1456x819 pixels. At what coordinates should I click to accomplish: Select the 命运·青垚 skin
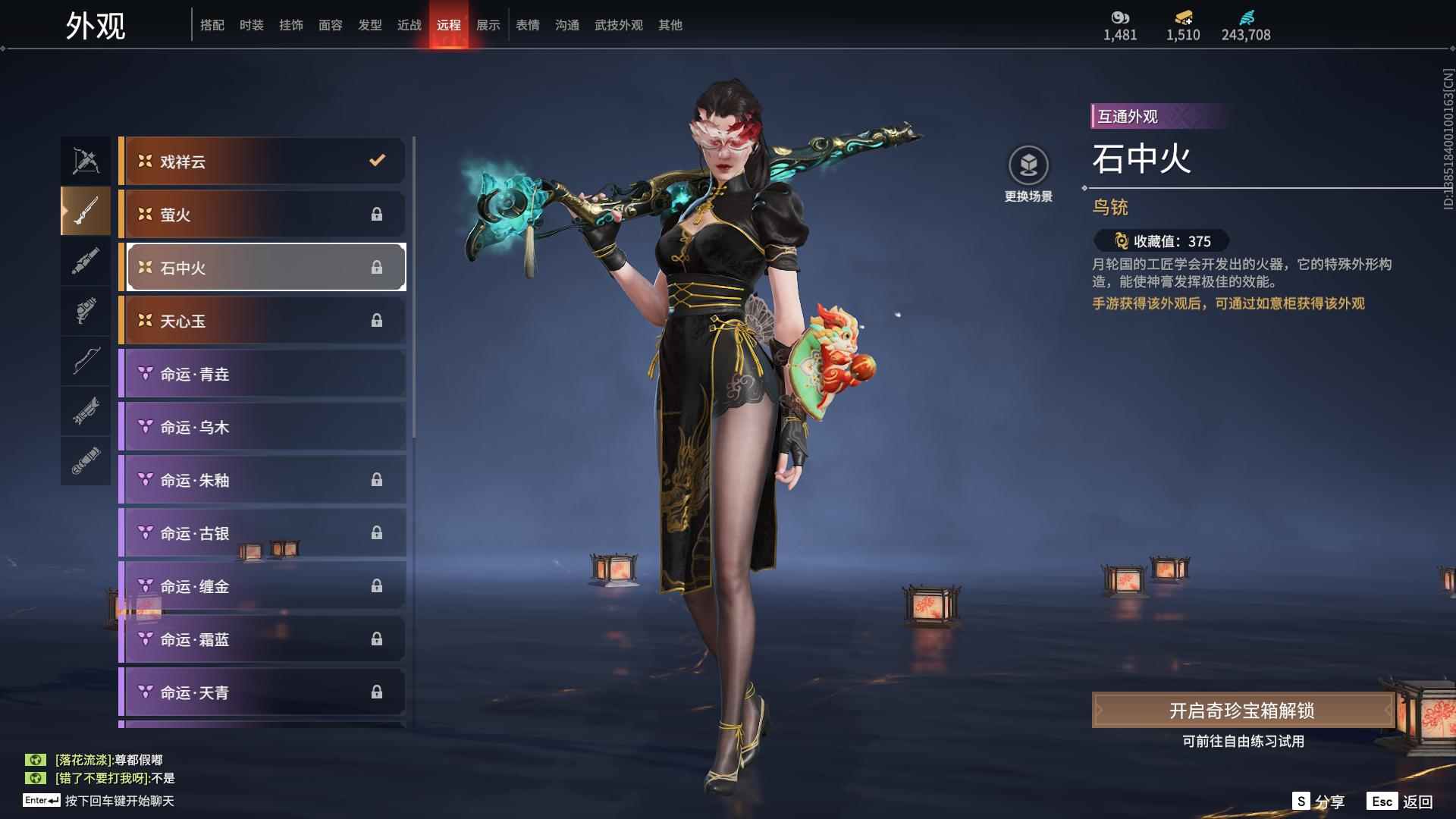click(x=263, y=373)
